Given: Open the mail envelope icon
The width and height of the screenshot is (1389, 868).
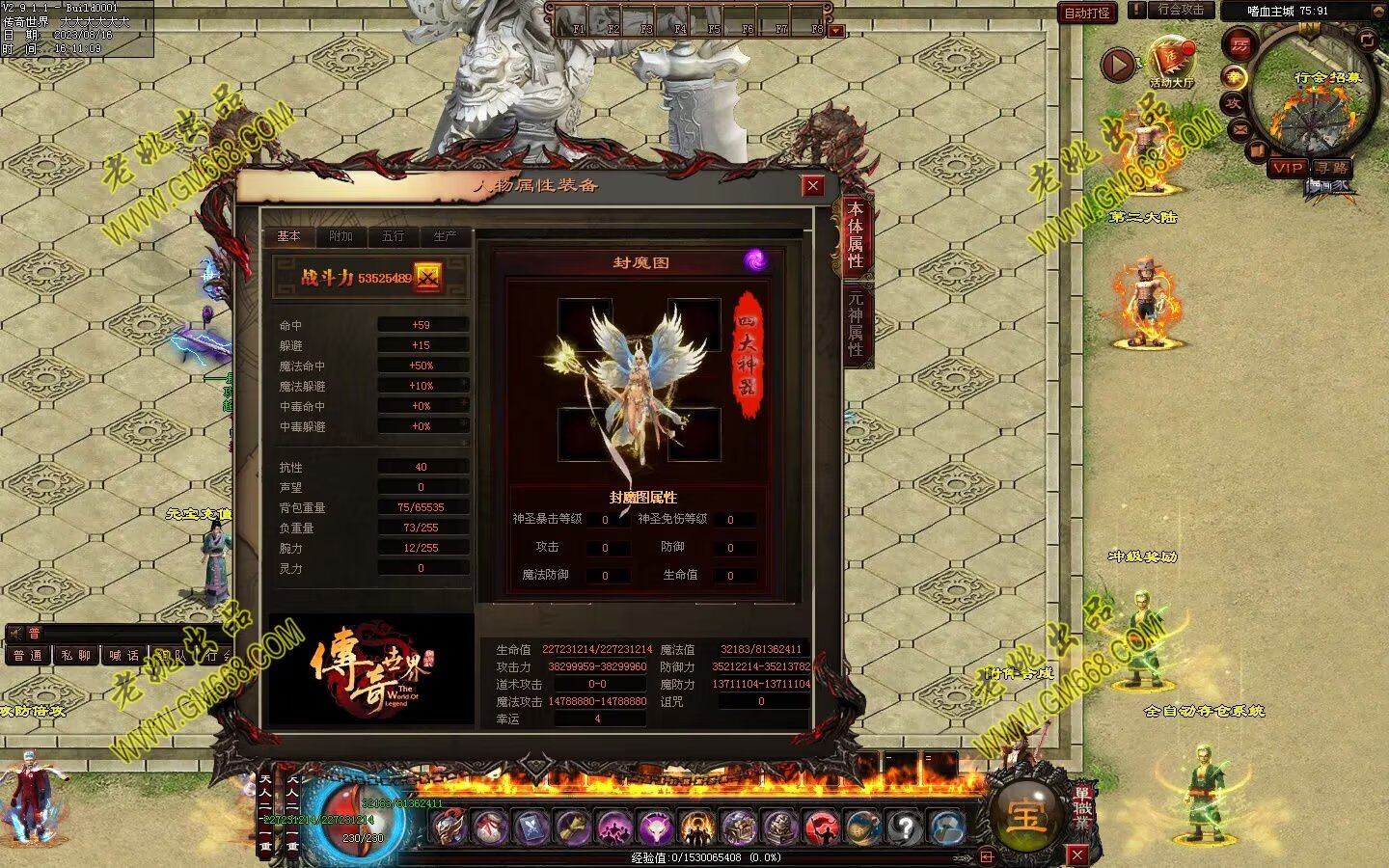Looking at the screenshot, I should 1239,129.
